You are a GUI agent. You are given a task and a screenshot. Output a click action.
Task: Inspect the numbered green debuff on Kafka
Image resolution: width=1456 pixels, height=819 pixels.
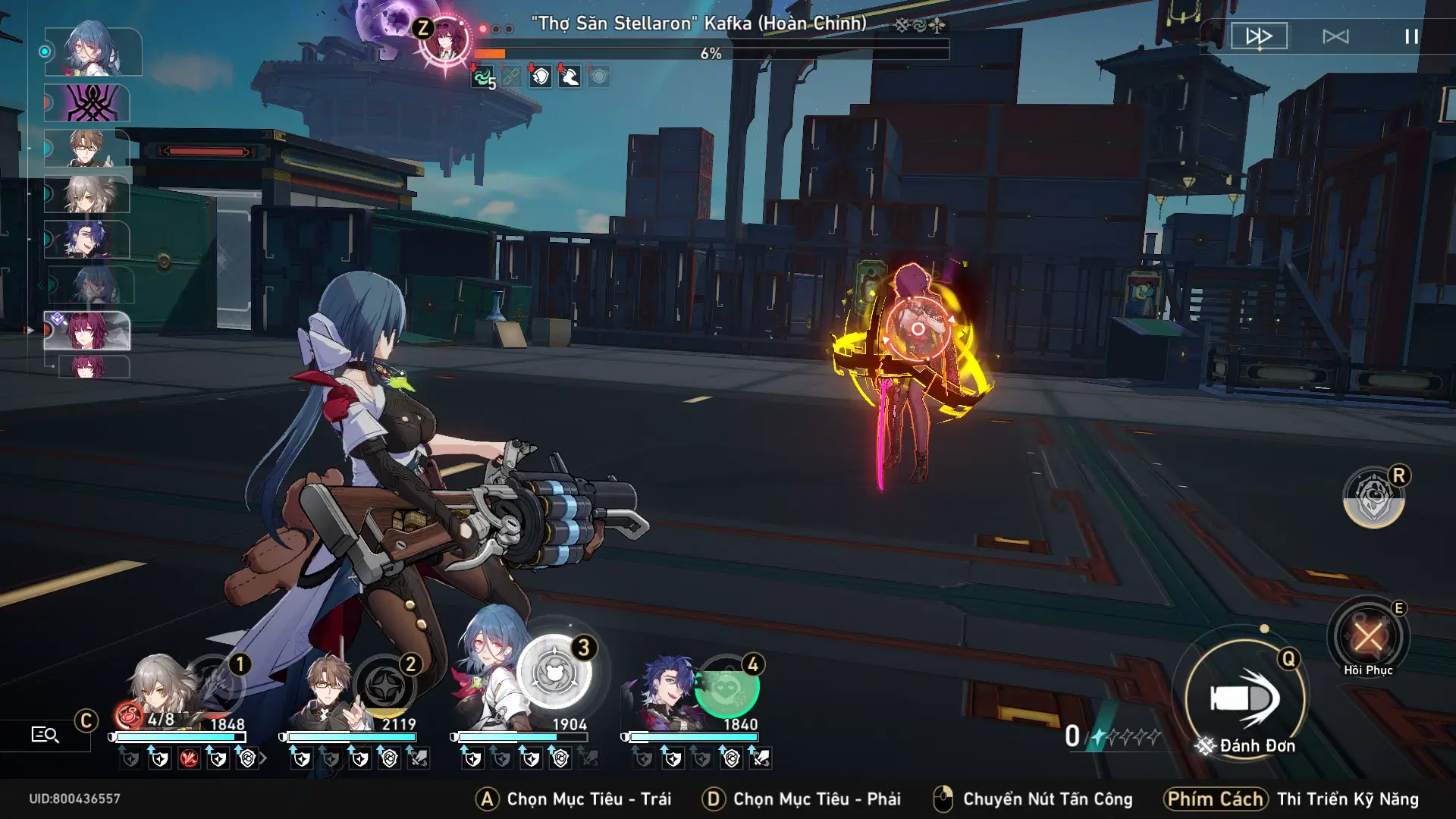pos(482,77)
